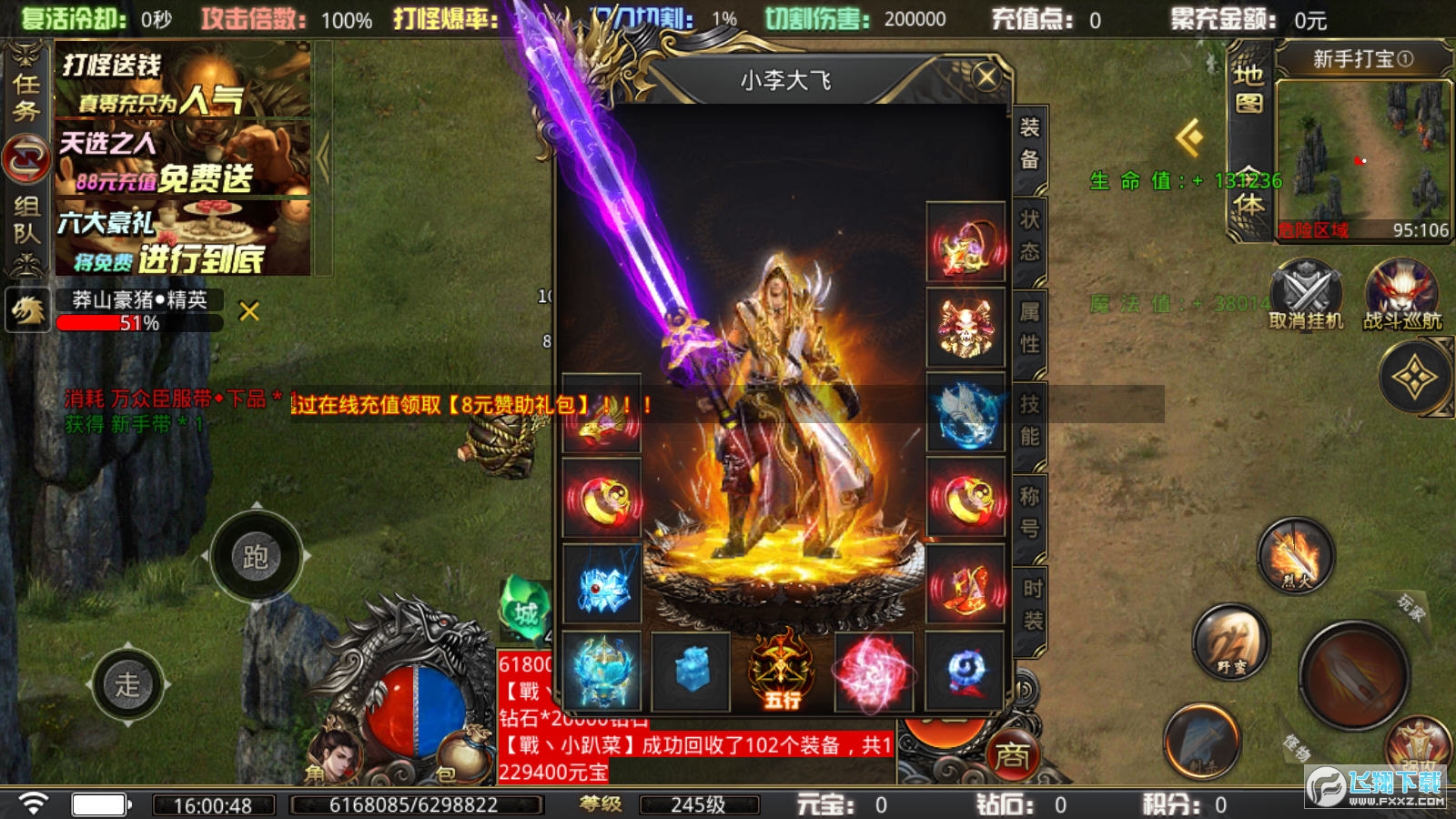The image size is (1456, 819).
Task: Tap the 走 walk button
Action: click(127, 684)
